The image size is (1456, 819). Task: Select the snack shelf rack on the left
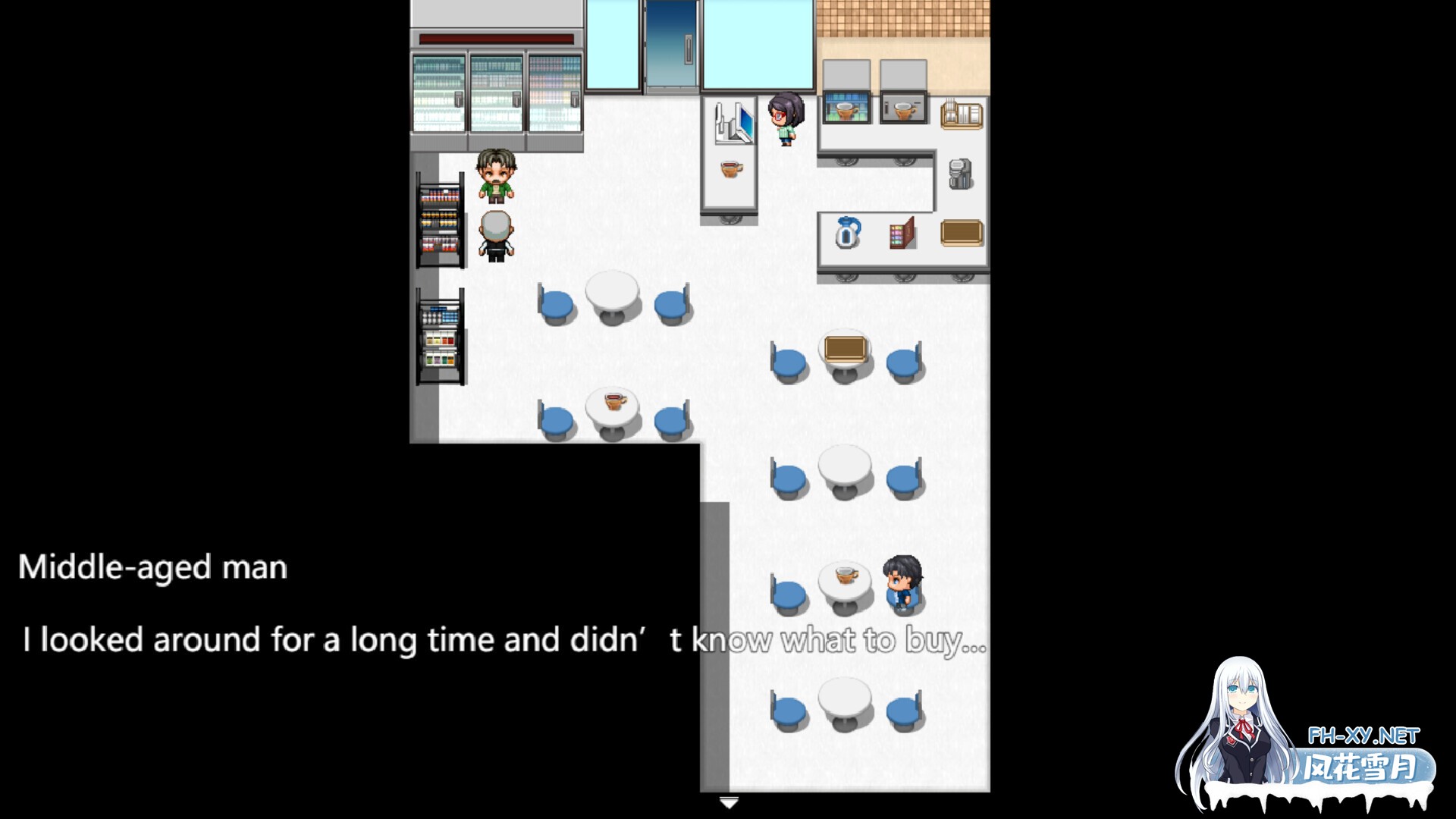(x=440, y=220)
